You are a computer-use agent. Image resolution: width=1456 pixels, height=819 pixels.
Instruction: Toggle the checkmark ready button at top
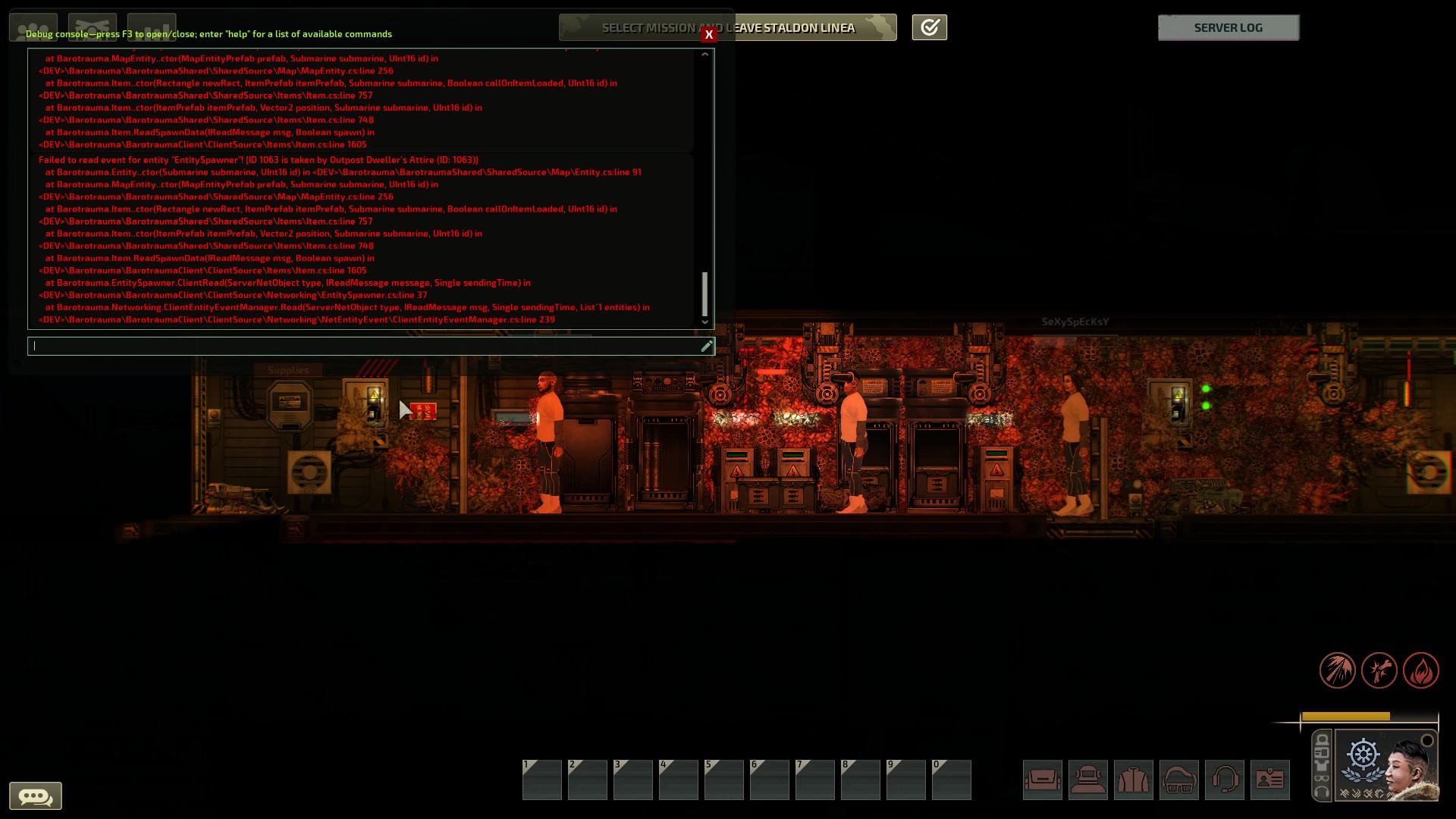[929, 27]
